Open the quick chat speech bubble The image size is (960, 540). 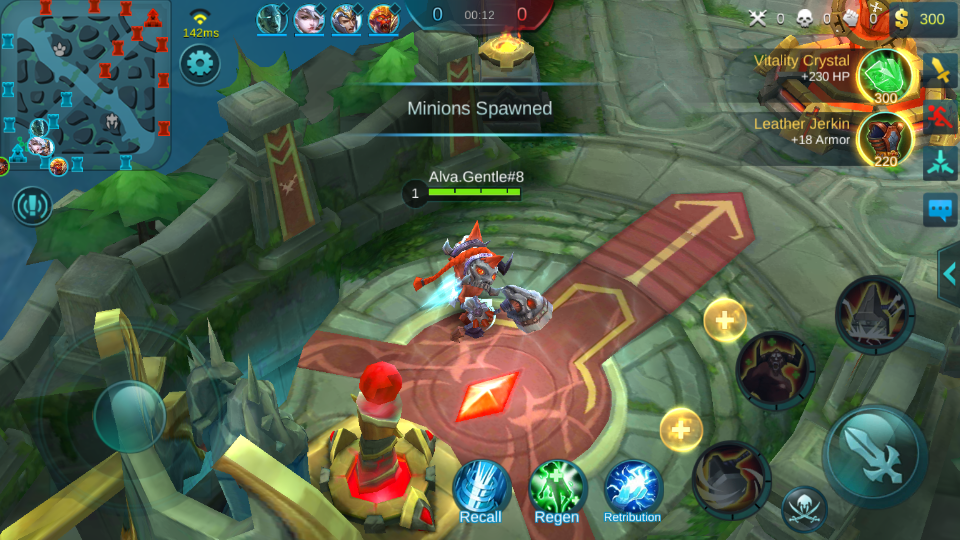pyautogui.click(x=941, y=209)
